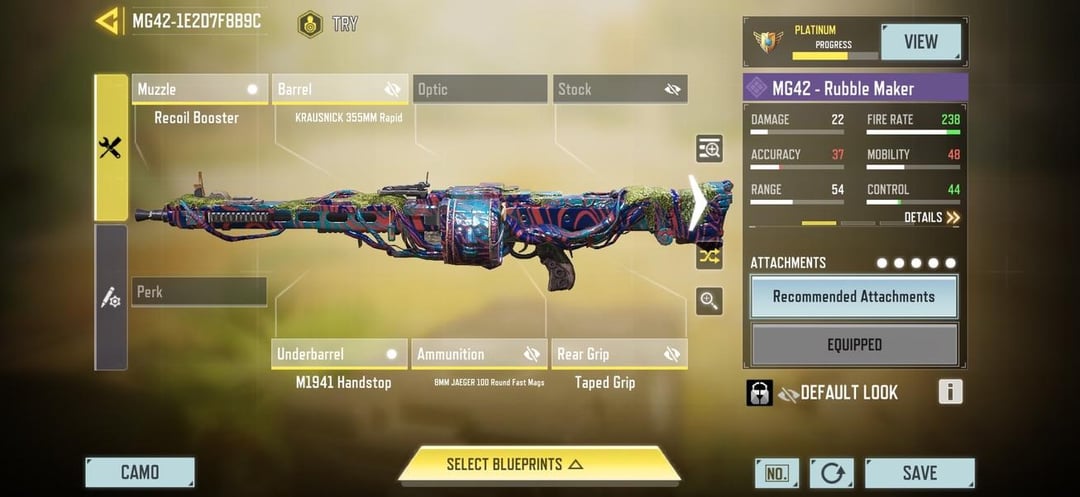Open the Underbarrel attachment slot
The width and height of the screenshot is (1080, 497).
339,354
